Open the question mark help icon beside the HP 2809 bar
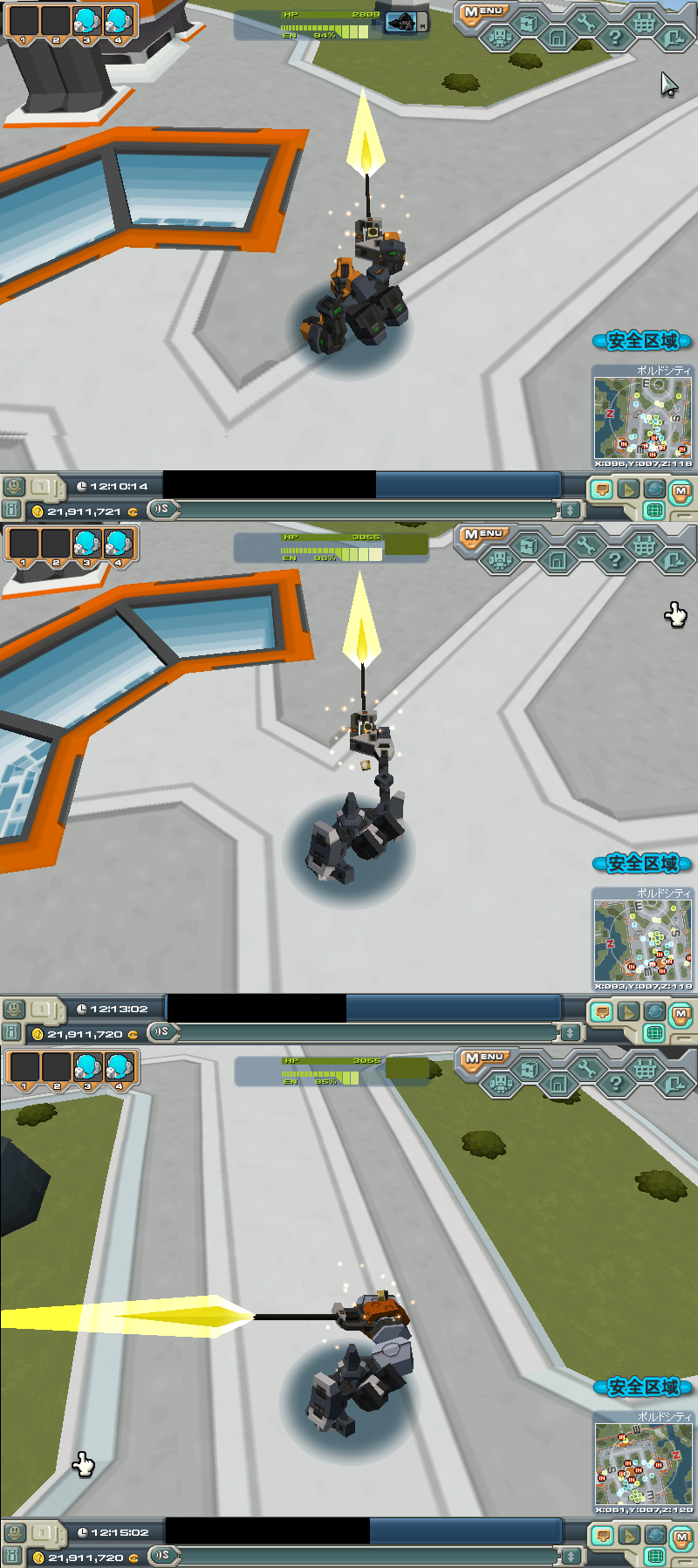This screenshot has height=1568, width=698. (615, 38)
